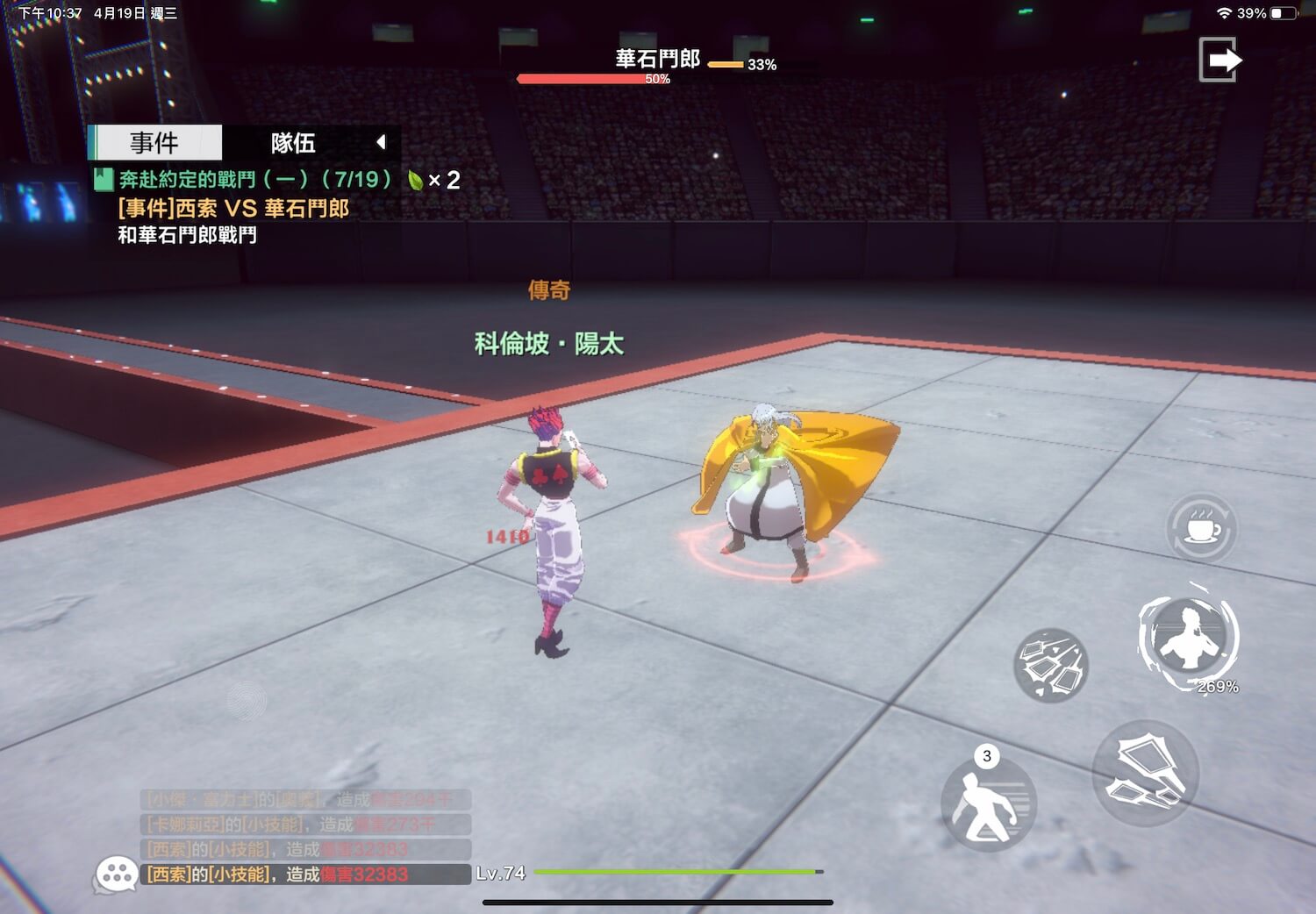Switch to the 事件 tab
1316x914 pixels.
155,142
